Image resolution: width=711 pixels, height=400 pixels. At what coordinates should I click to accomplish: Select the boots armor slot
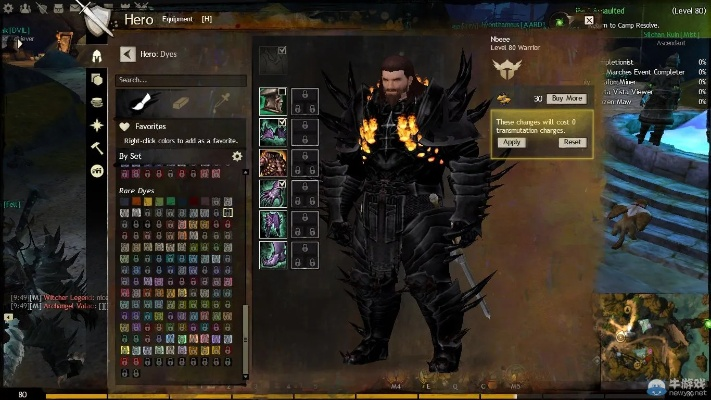(273, 253)
